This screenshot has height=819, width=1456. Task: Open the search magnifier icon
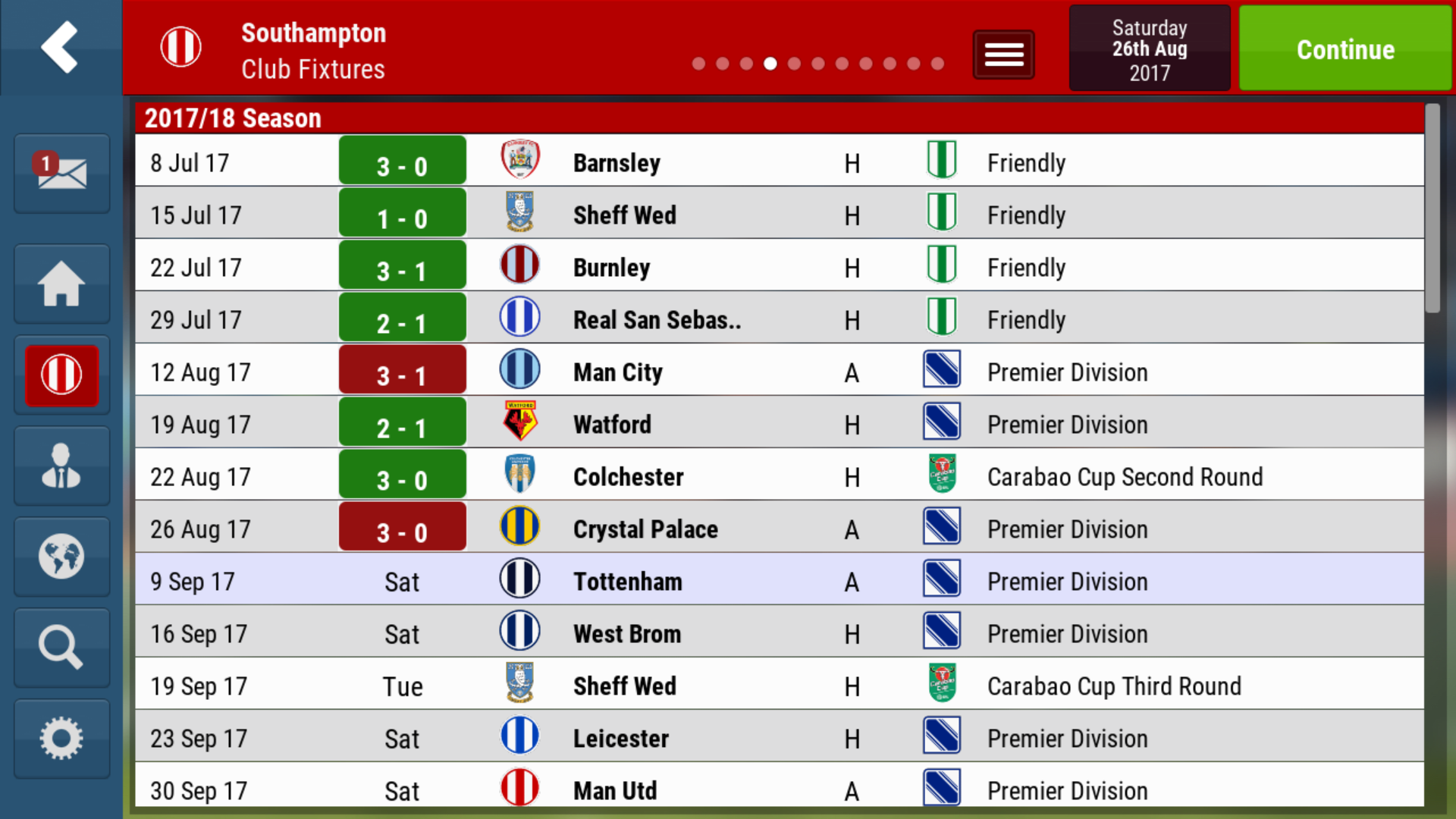pos(61,648)
